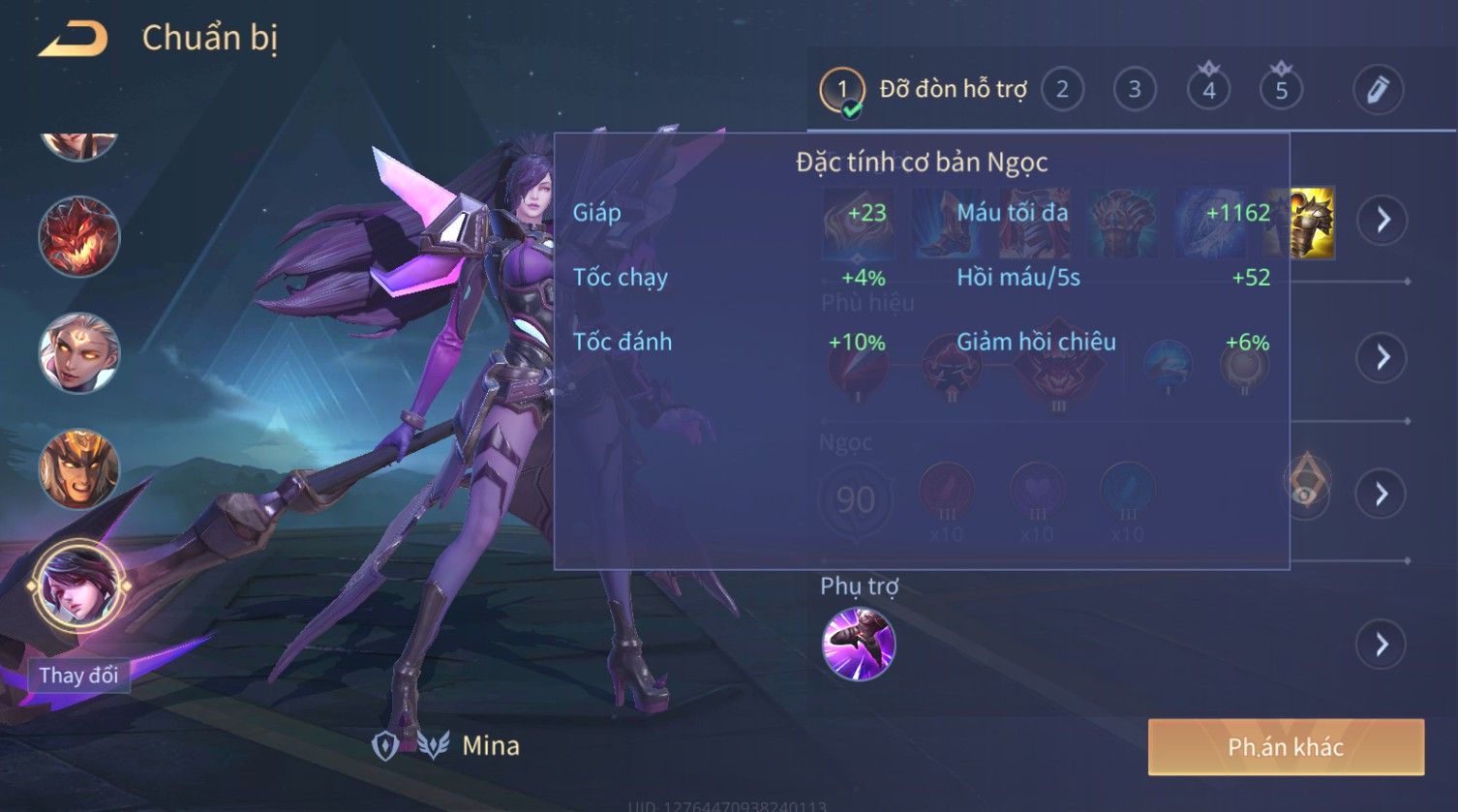Open the Phụ trợ spell arrow

click(1382, 644)
